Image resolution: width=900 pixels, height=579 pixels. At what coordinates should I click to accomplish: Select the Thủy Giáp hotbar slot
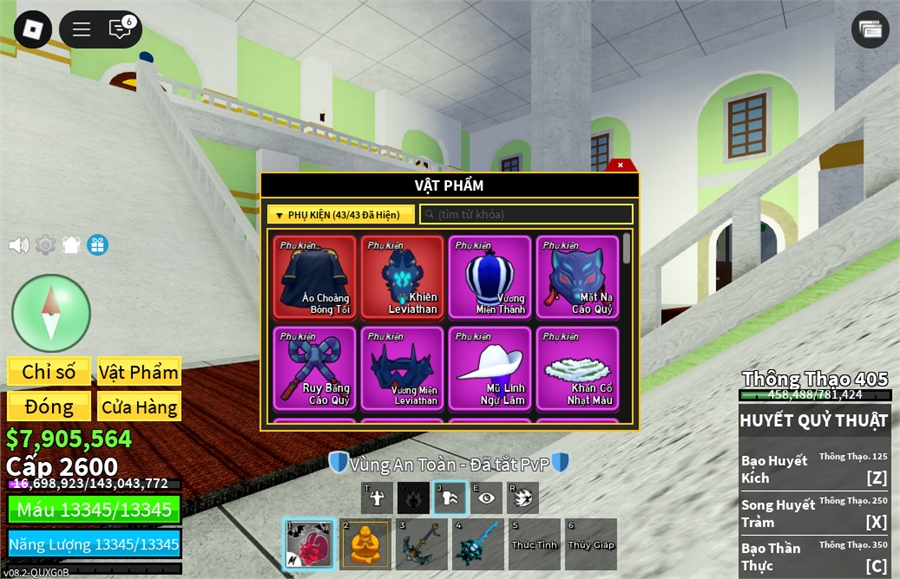[x=590, y=545]
